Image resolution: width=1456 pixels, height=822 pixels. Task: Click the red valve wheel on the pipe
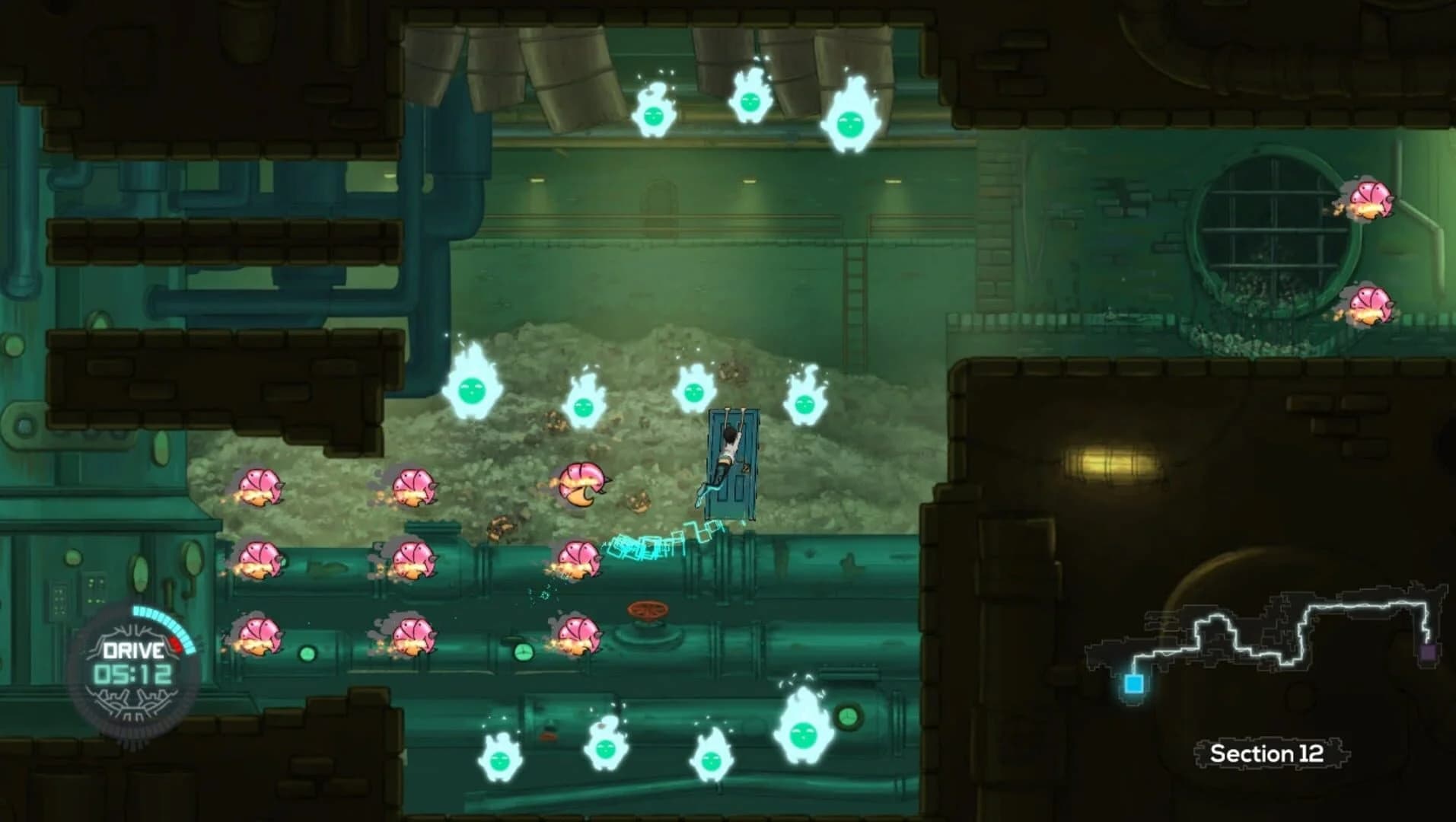pyautogui.click(x=648, y=611)
